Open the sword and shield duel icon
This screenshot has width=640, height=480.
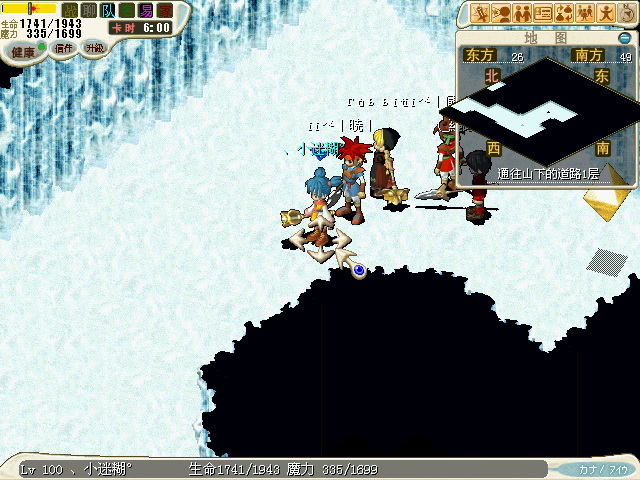[x=480, y=13]
